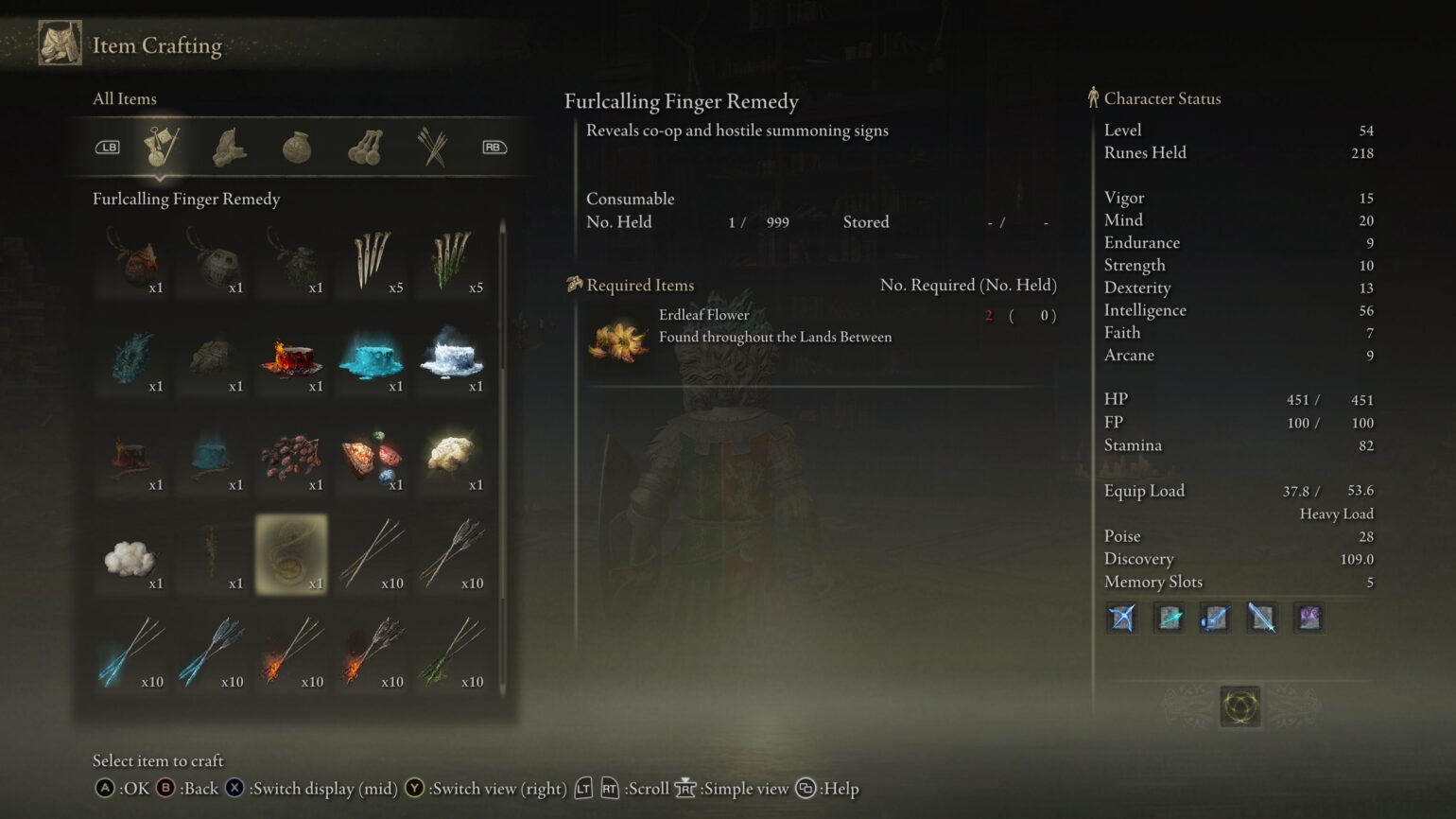Click the first memorized spell slot icon
Viewport: 1456px width, 819px height.
click(1120, 618)
